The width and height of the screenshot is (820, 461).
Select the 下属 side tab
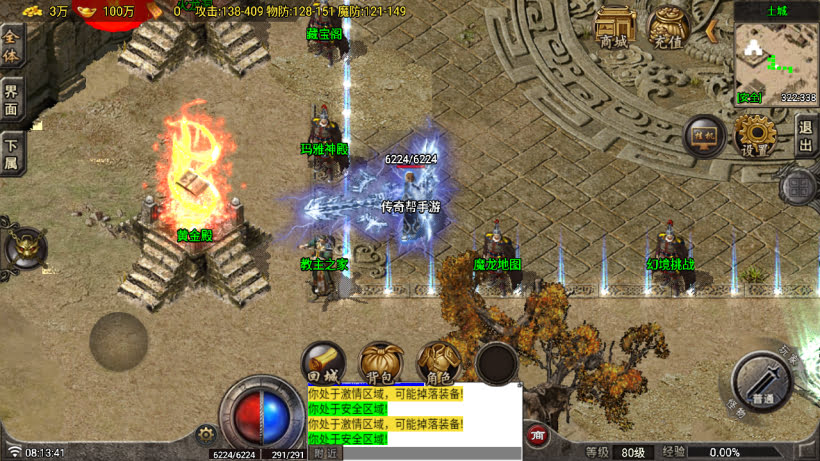click(11, 154)
